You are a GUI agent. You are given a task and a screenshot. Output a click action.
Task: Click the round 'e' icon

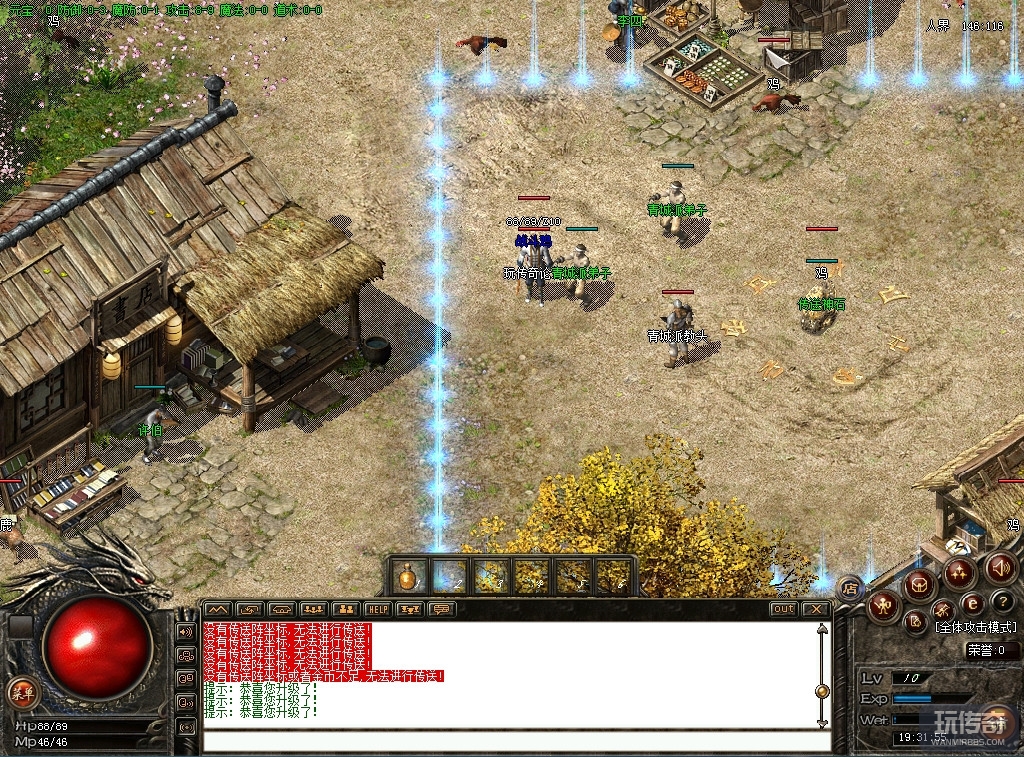972,604
